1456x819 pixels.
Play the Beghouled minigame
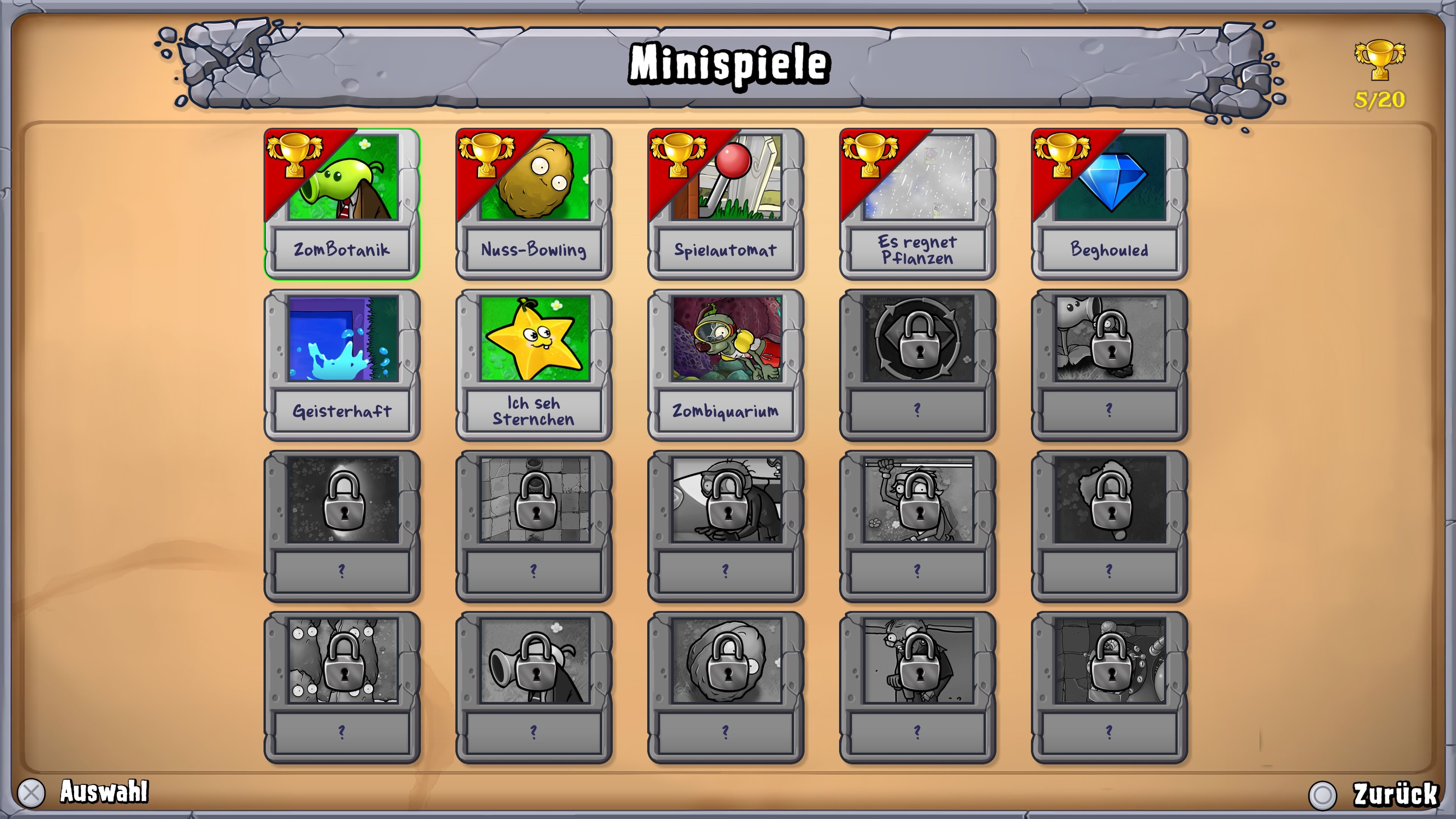point(1108,204)
